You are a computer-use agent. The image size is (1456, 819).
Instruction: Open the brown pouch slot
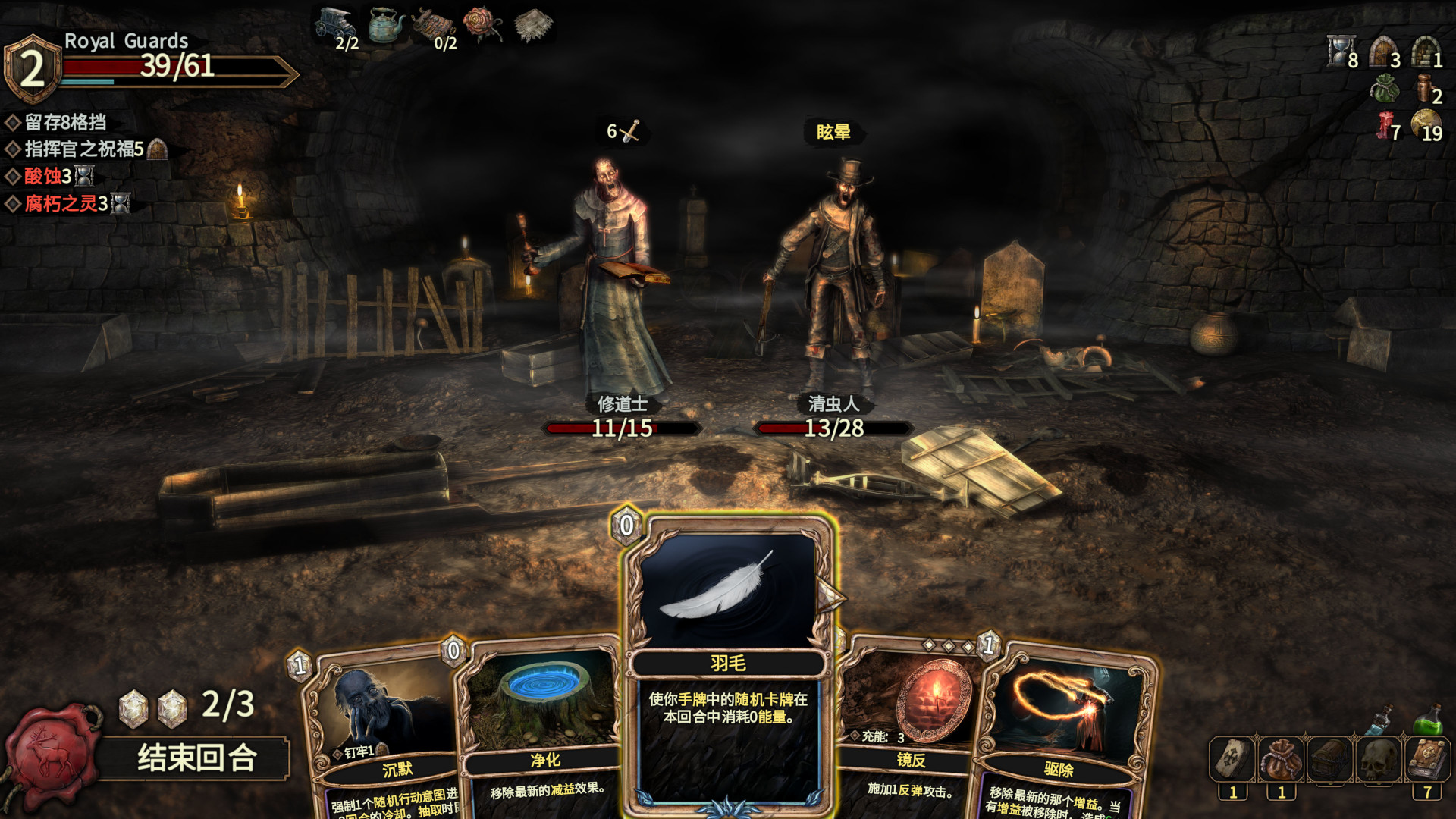1281,759
